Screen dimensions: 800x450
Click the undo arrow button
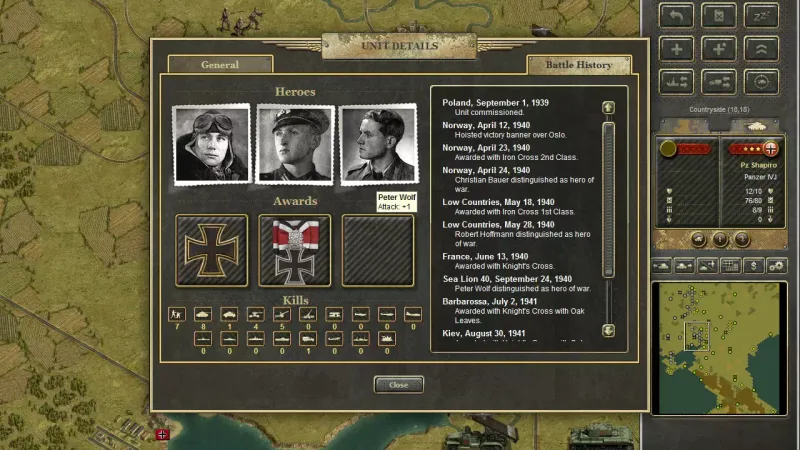678,16
